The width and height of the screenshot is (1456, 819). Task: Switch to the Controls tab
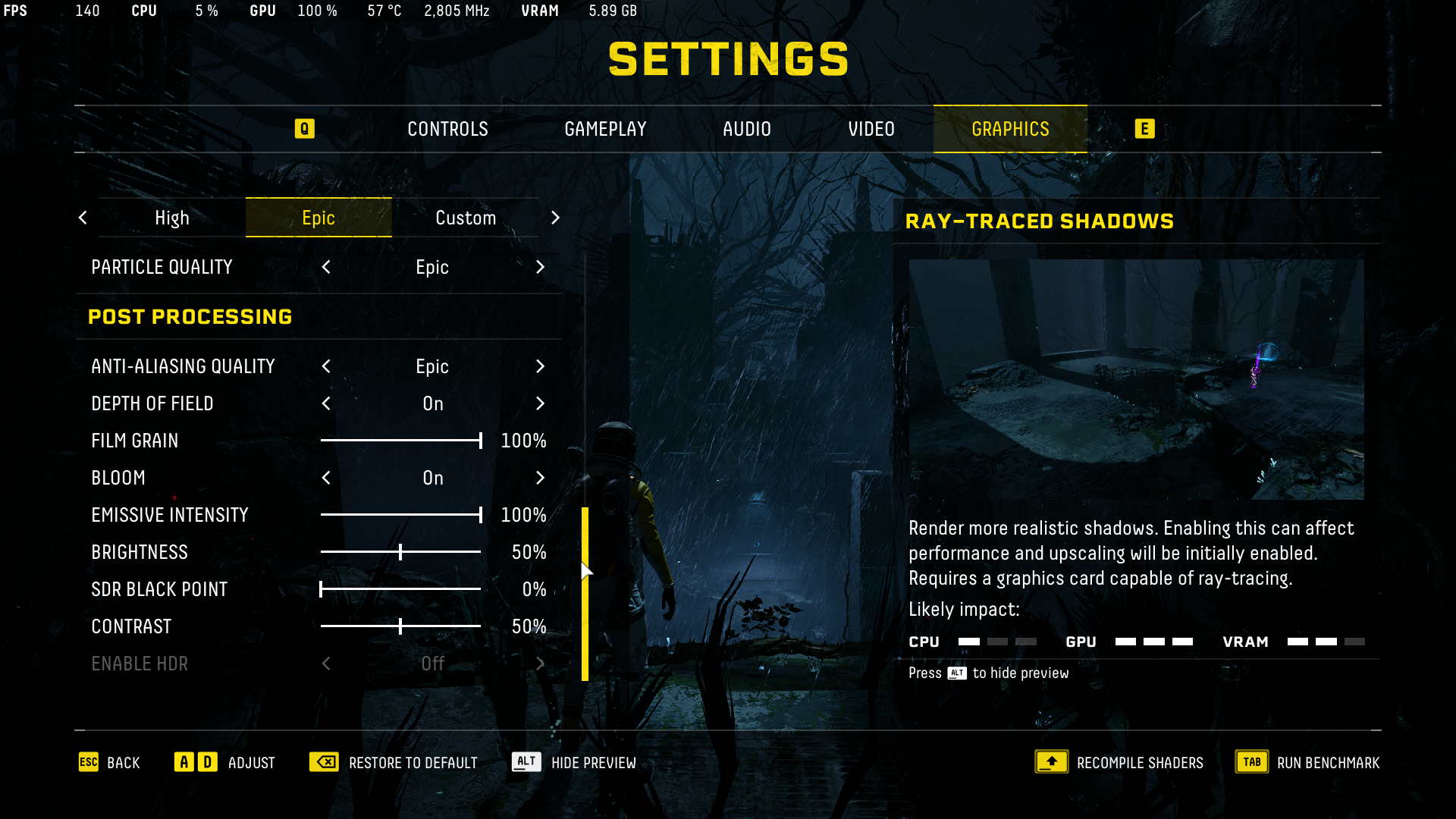tap(447, 129)
